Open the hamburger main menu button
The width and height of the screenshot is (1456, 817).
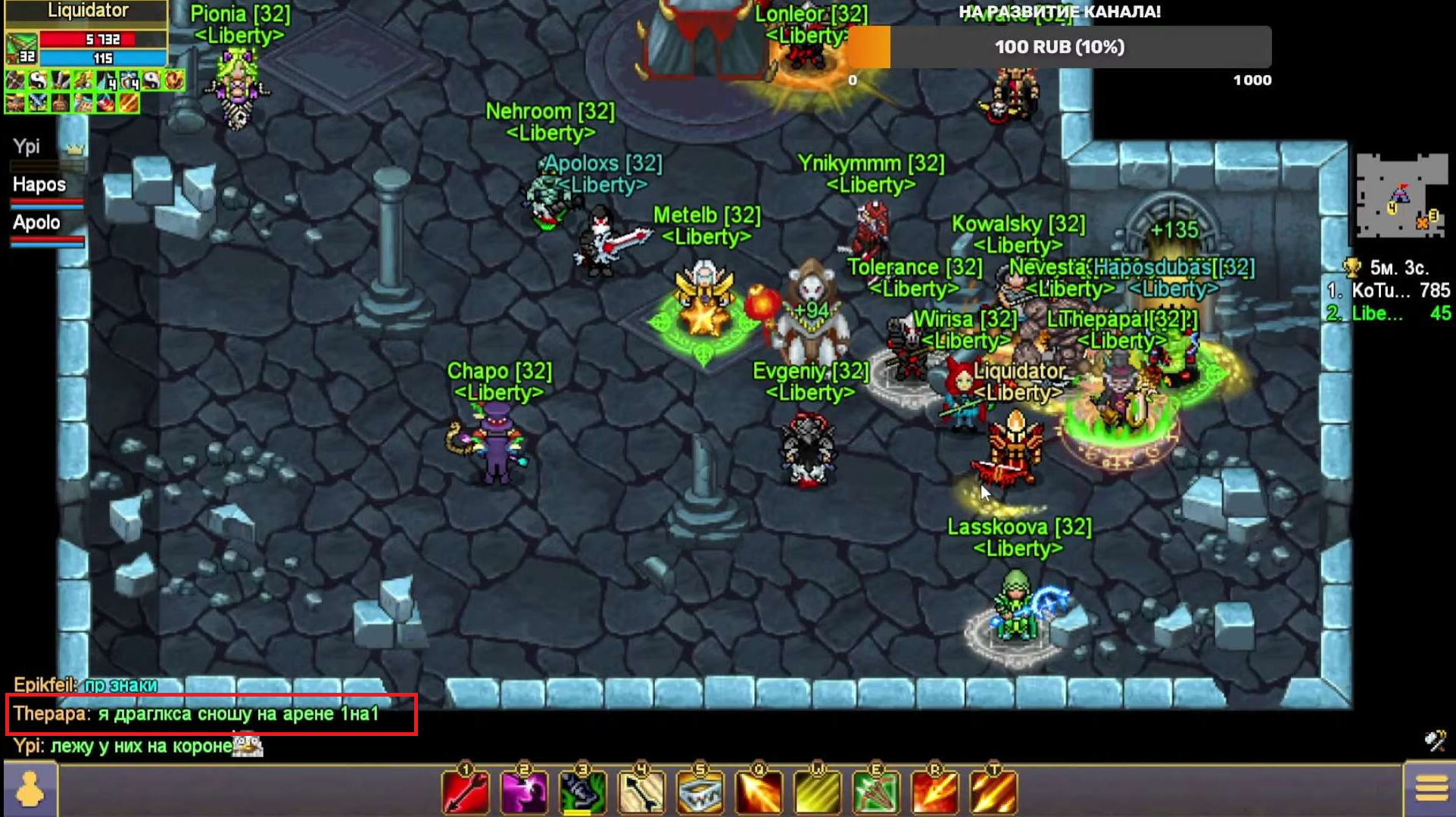[1430, 790]
